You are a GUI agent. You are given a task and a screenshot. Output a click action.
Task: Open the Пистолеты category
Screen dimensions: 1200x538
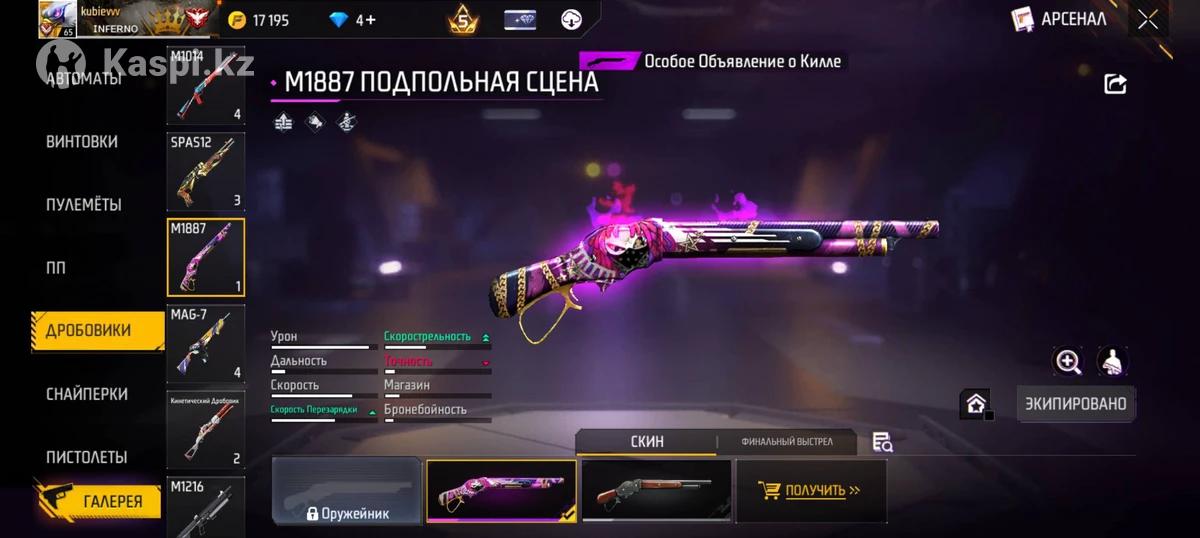point(86,457)
